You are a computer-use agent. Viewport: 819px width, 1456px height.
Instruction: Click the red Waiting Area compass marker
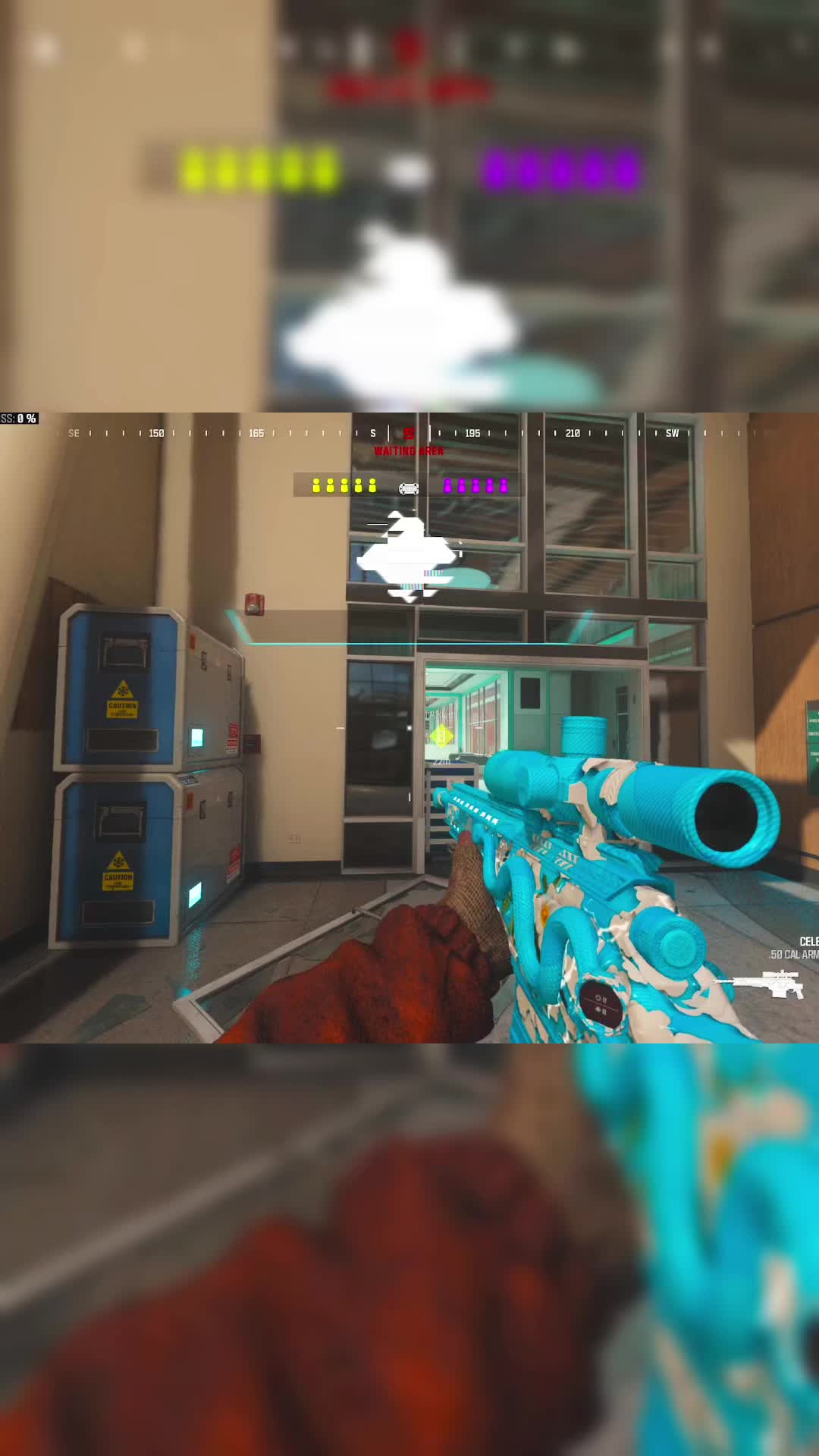409,433
